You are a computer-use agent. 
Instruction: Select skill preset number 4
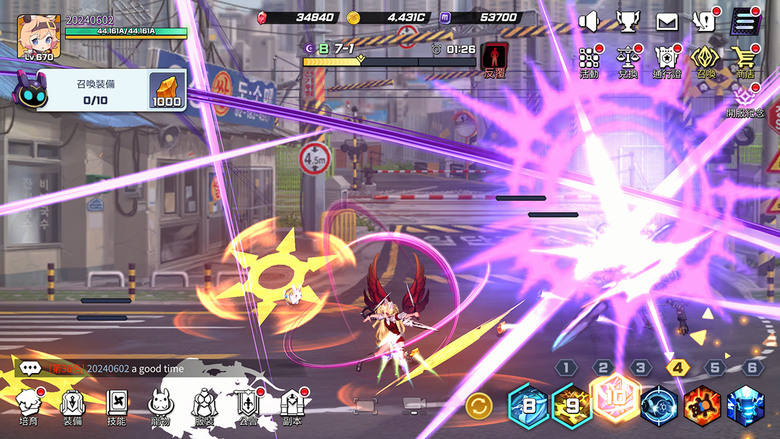point(678,367)
